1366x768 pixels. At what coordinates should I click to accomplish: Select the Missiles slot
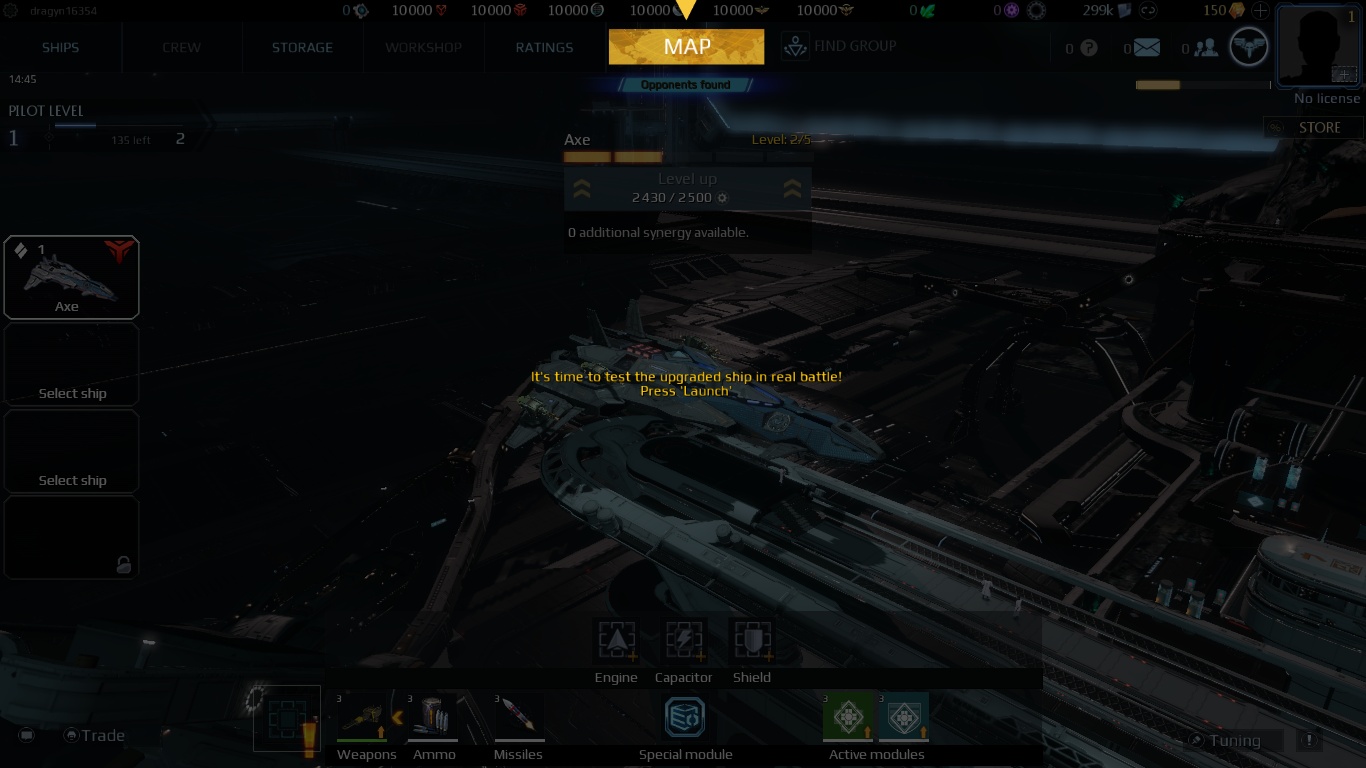pyautogui.click(x=518, y=715)
